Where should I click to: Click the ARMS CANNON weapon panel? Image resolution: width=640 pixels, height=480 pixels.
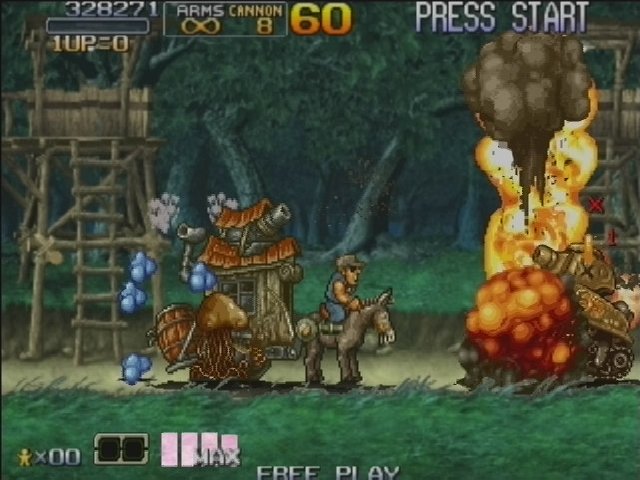pyautogui.click(x=225, y=19)
